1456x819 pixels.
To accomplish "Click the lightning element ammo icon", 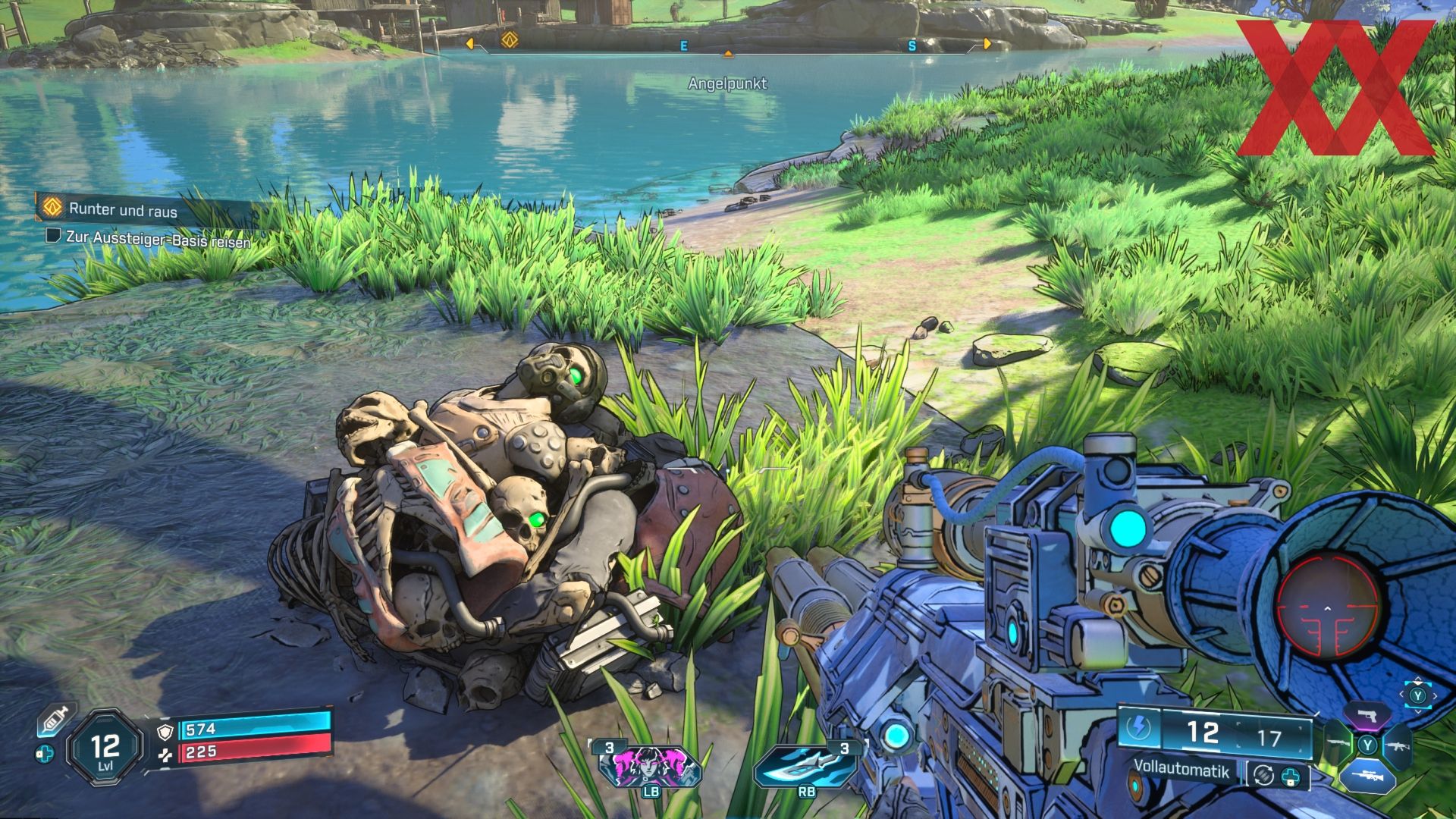I will [1140, 729].
